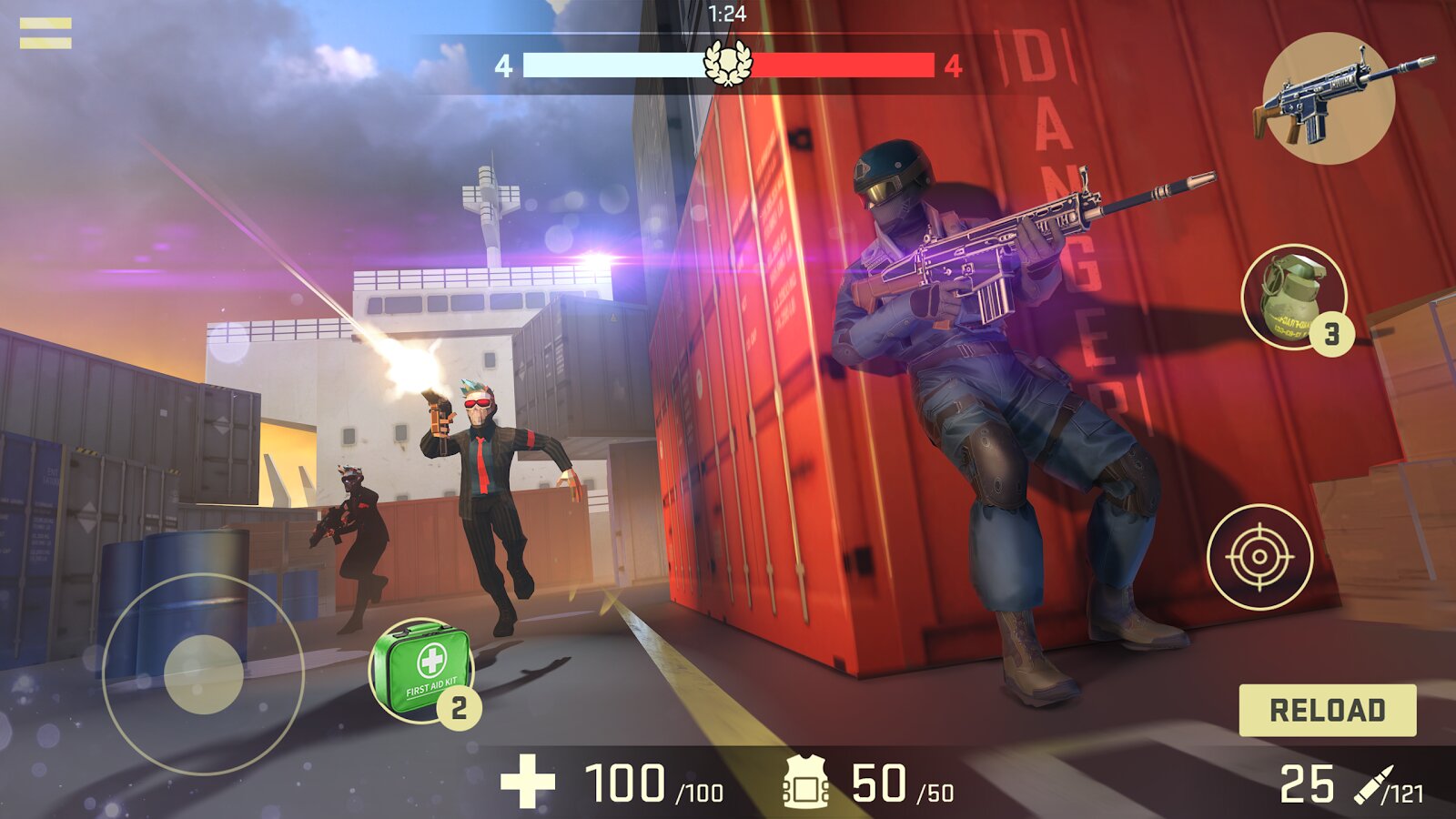Use the First Aid Kit
The image size is (1456, 819).
point(420,668)
